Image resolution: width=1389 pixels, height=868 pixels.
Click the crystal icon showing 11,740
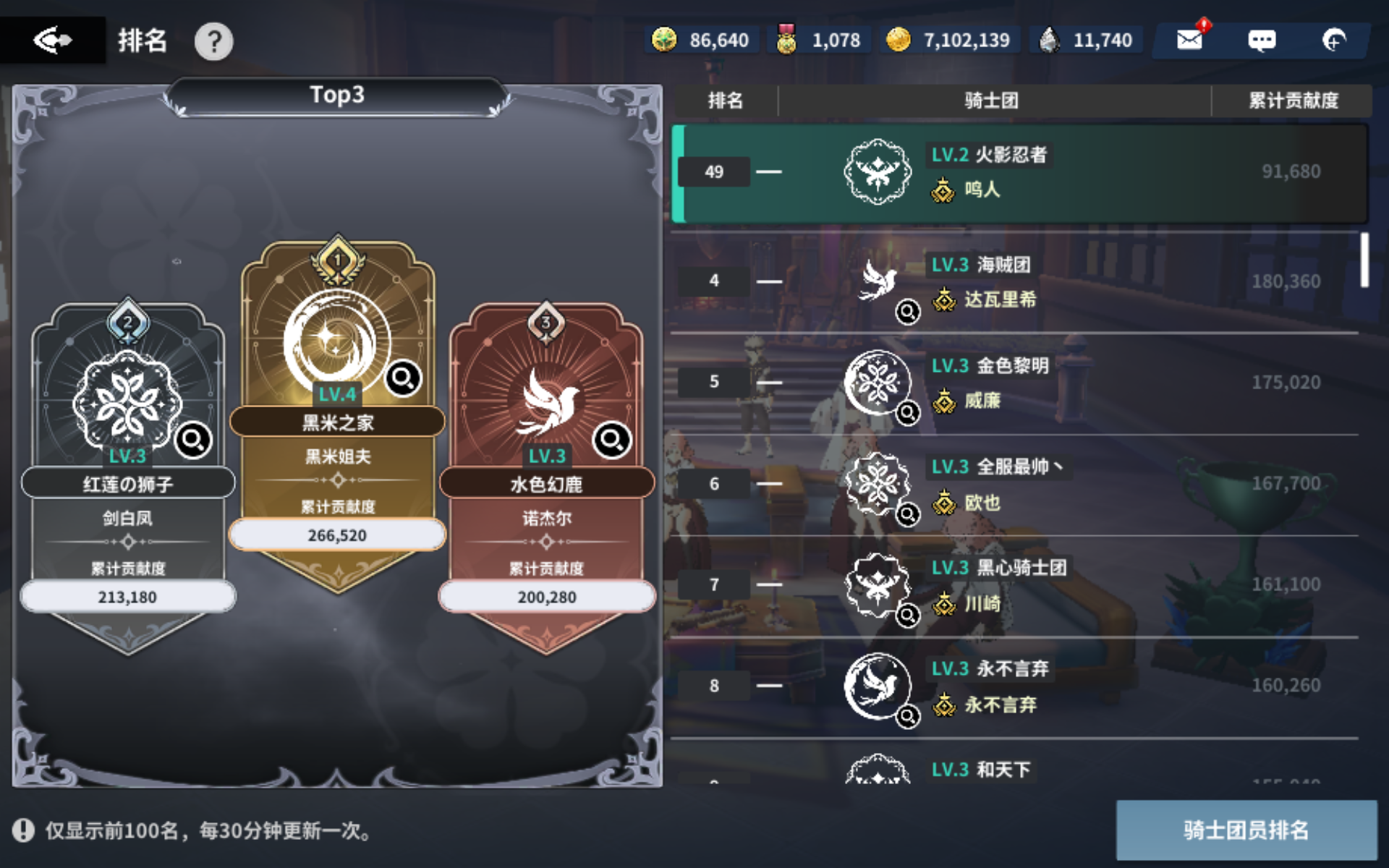[x=1050, y=40]
